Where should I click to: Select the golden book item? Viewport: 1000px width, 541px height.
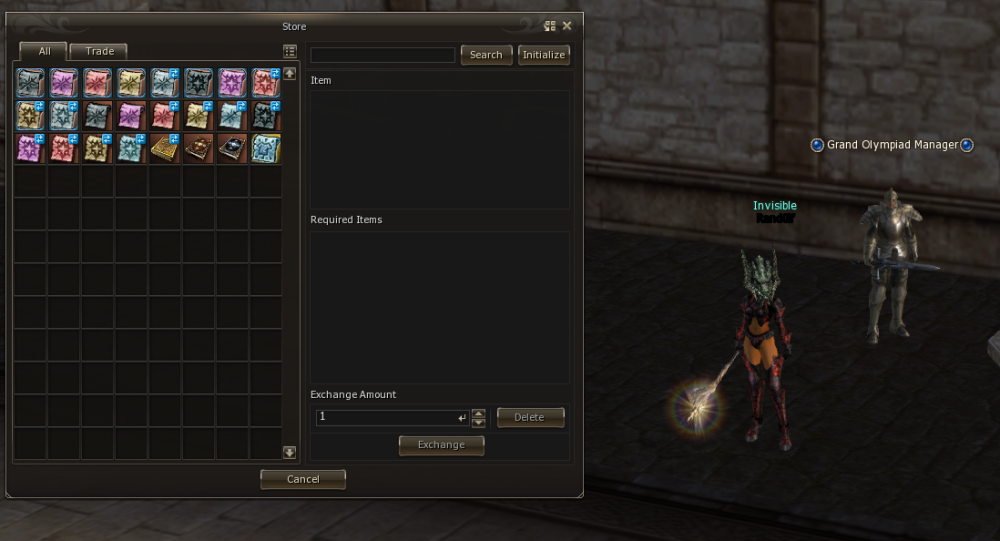tap(164, 148)
